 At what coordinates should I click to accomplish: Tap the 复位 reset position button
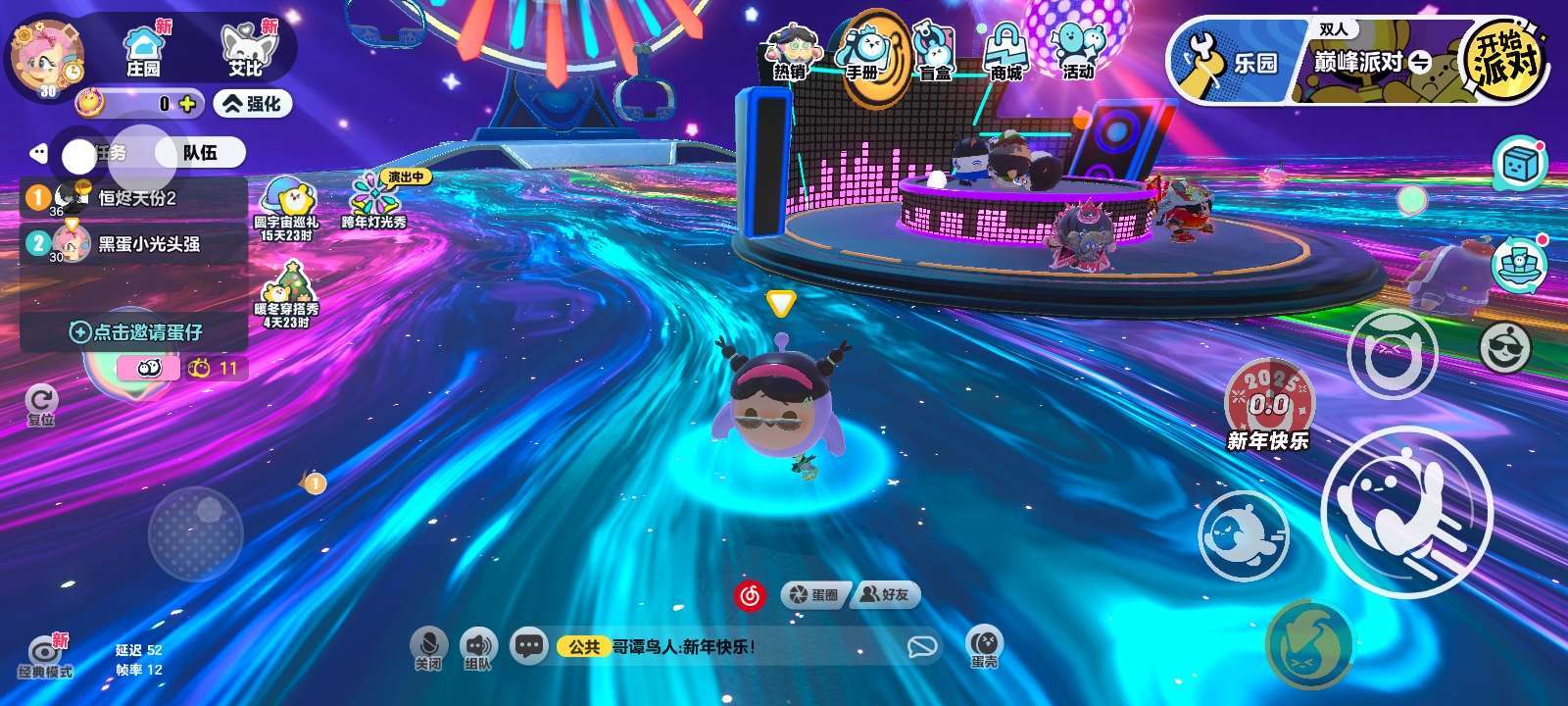41,404
